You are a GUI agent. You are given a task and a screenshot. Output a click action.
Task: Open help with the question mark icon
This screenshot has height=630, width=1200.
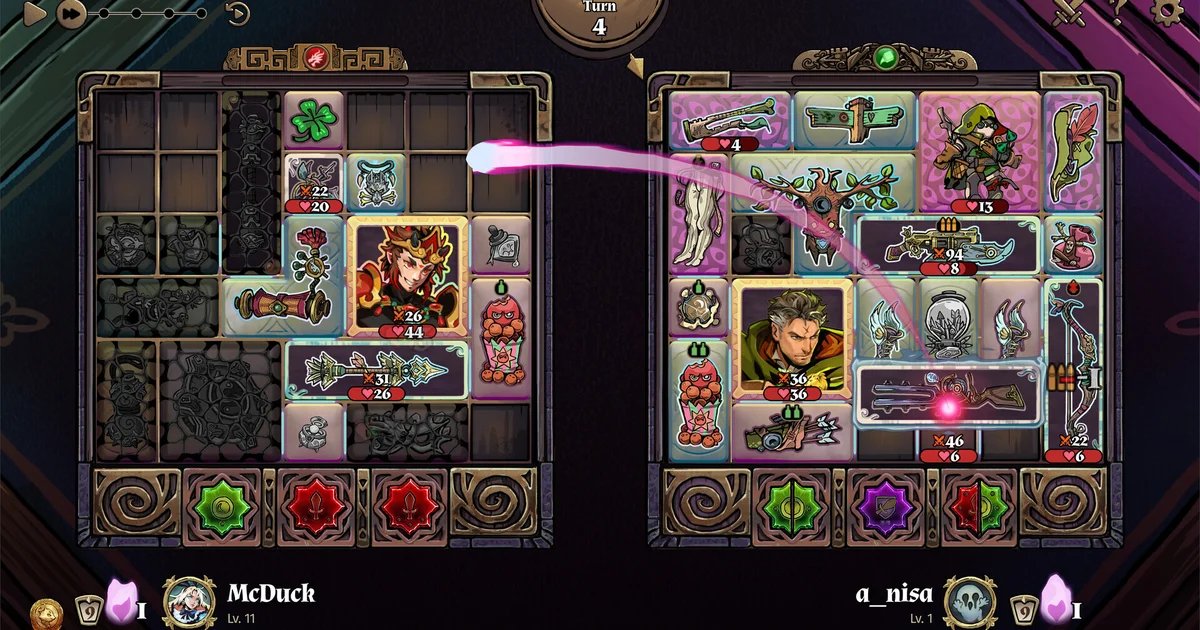click(x=1119, y=10)
